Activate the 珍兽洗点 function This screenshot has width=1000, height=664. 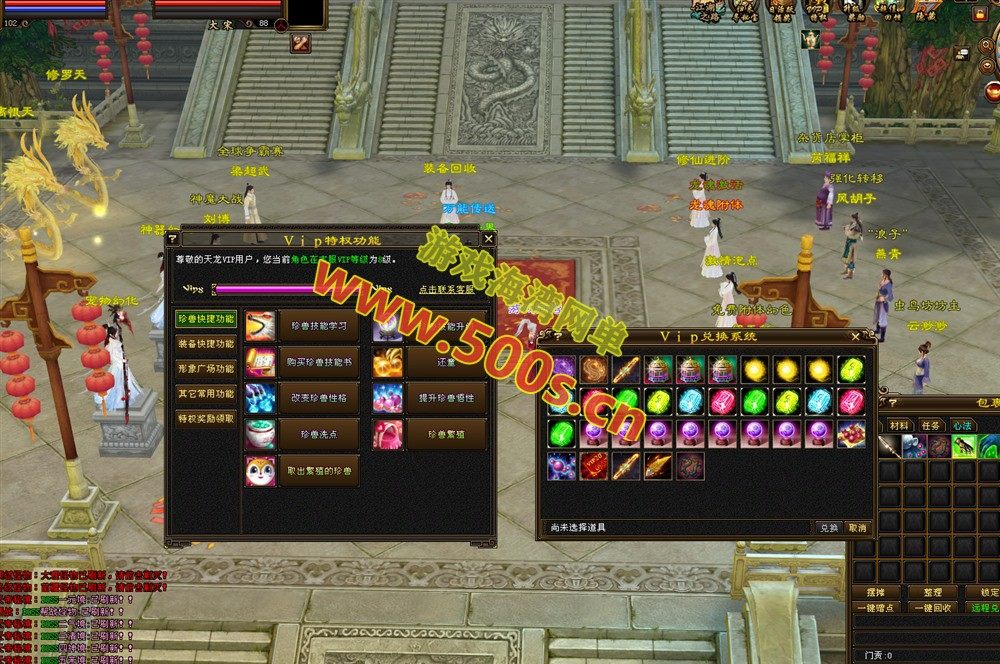pyautogui.click(x=318, y=434)
